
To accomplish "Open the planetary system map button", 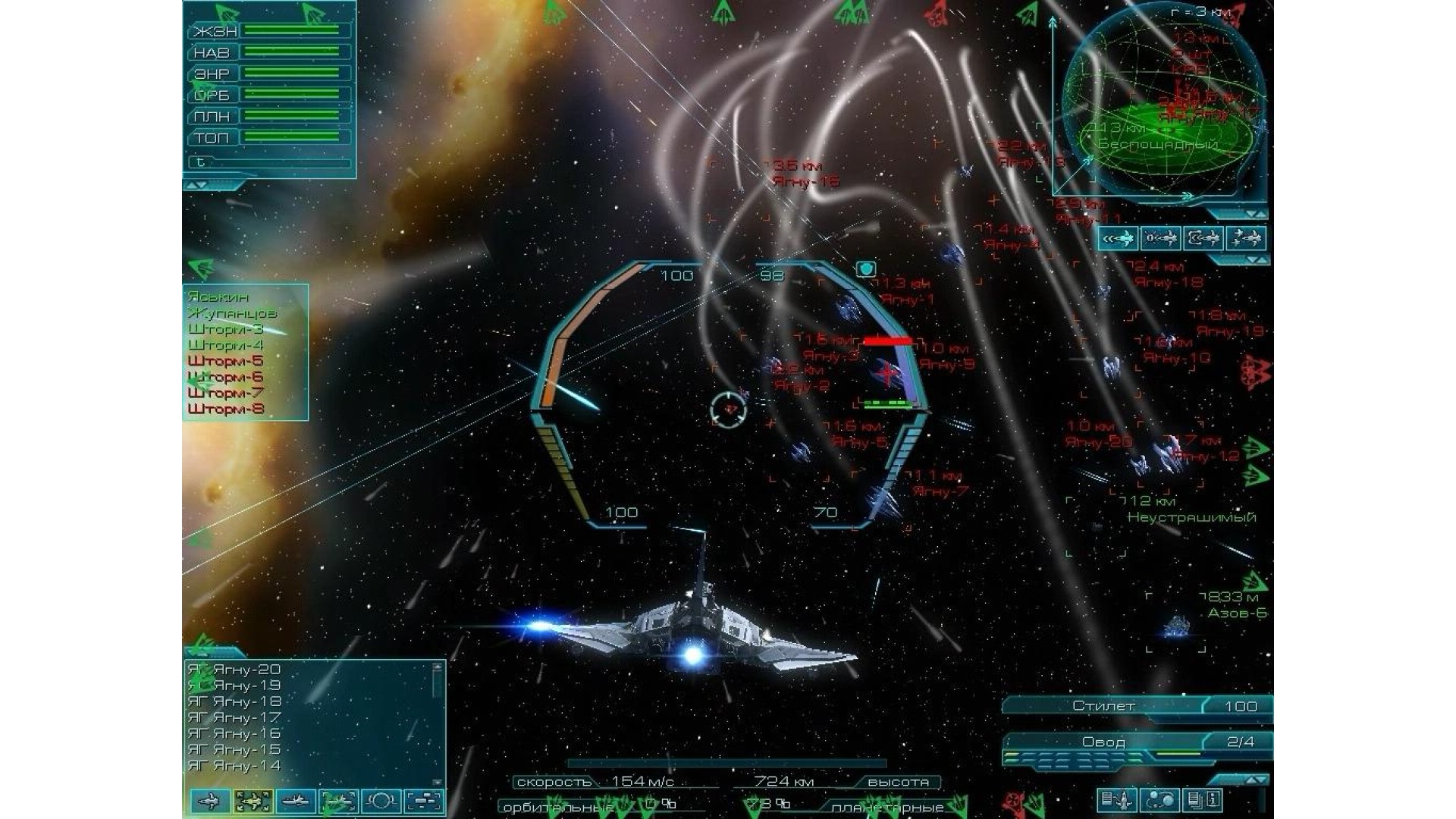I will pos(1160,799).
